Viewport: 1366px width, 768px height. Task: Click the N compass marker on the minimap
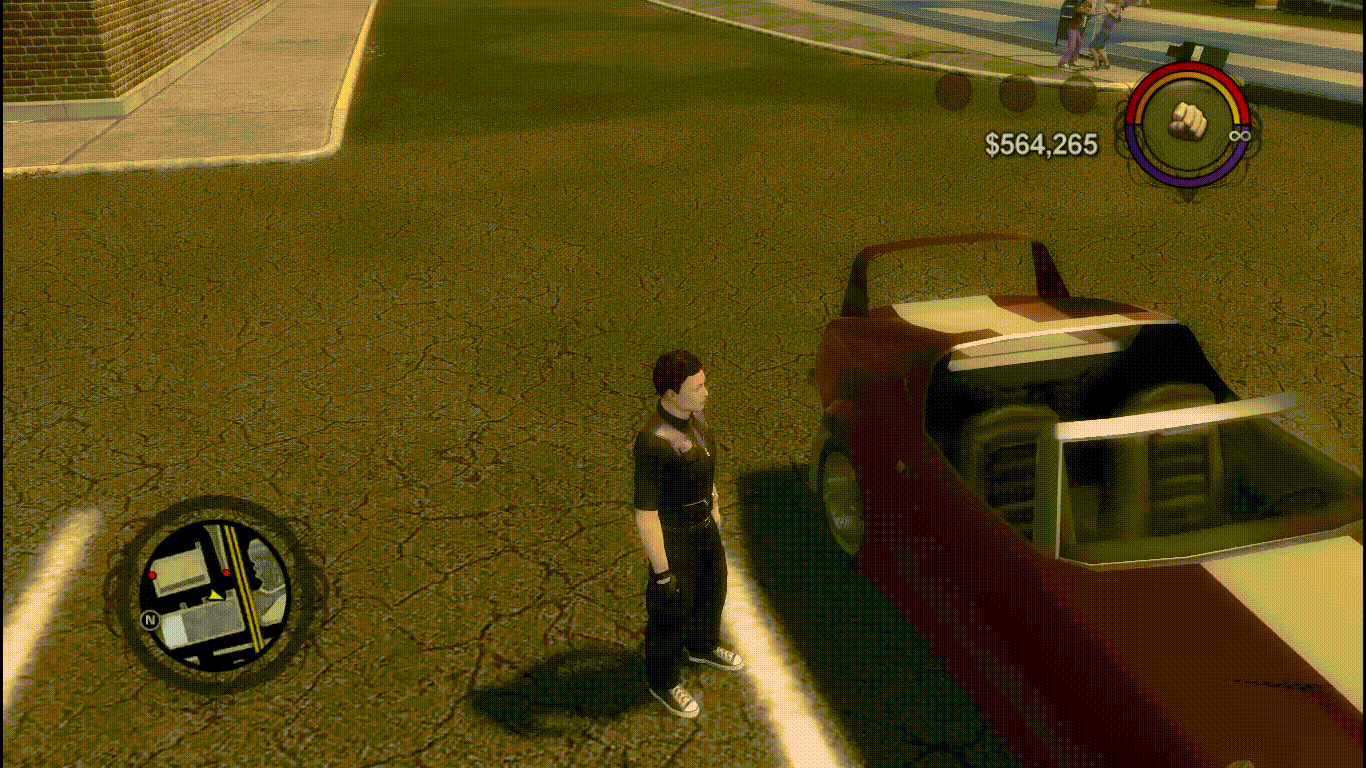point(151,618)
